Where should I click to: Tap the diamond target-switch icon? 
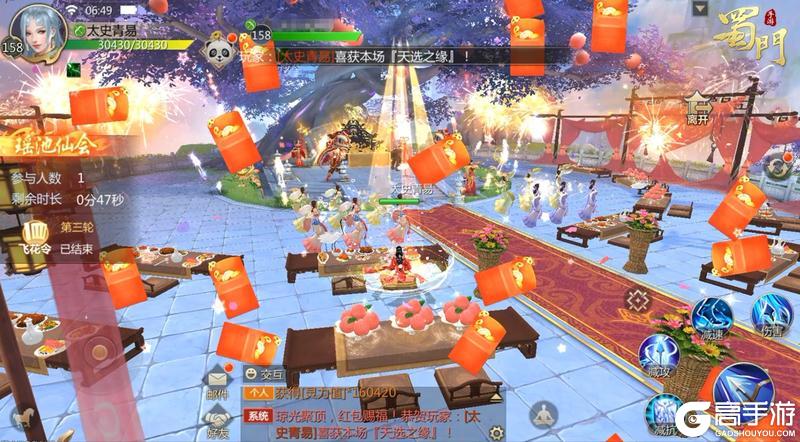636,299
